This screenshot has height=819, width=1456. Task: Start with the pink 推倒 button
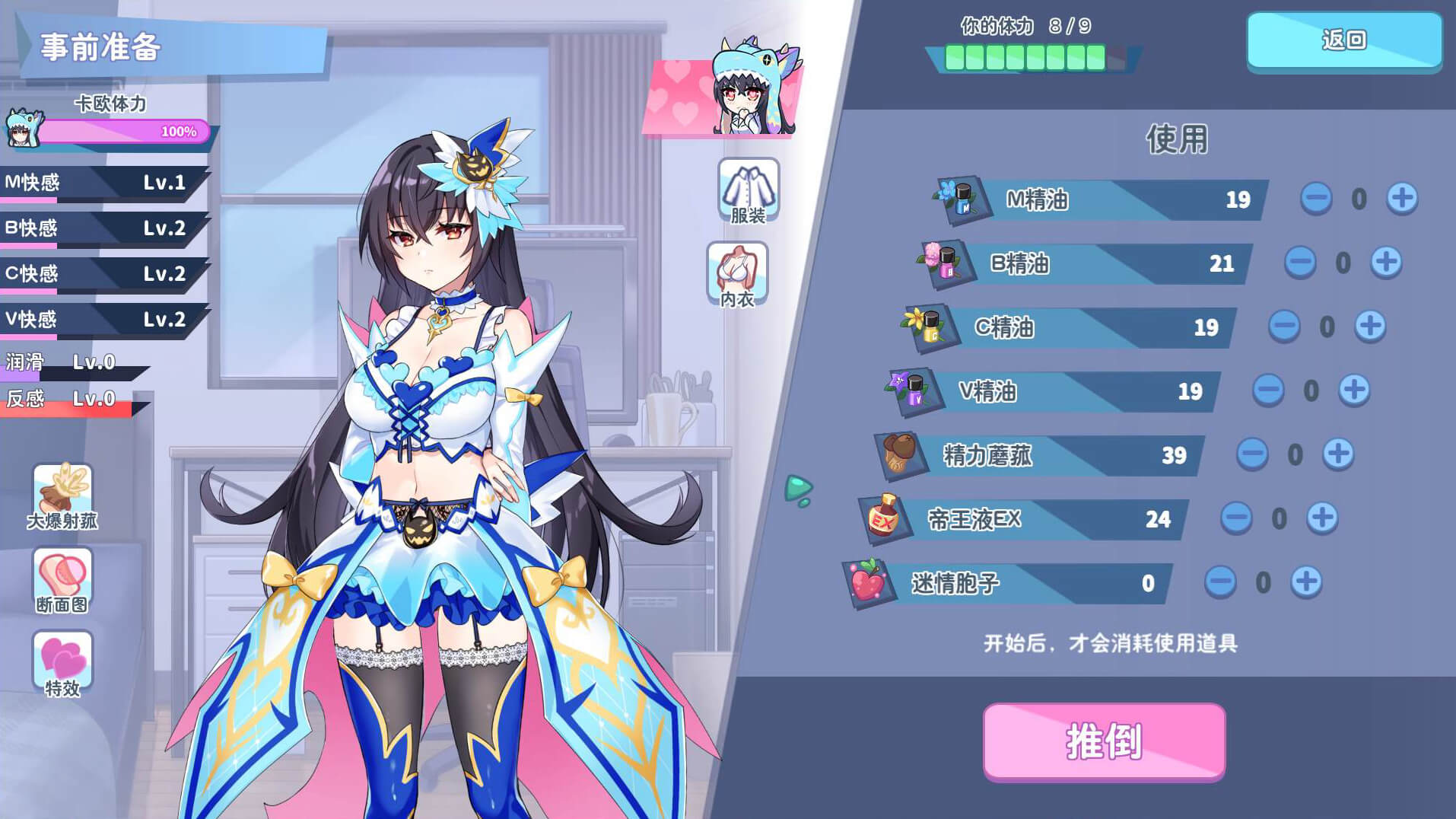click(1104, 741)
